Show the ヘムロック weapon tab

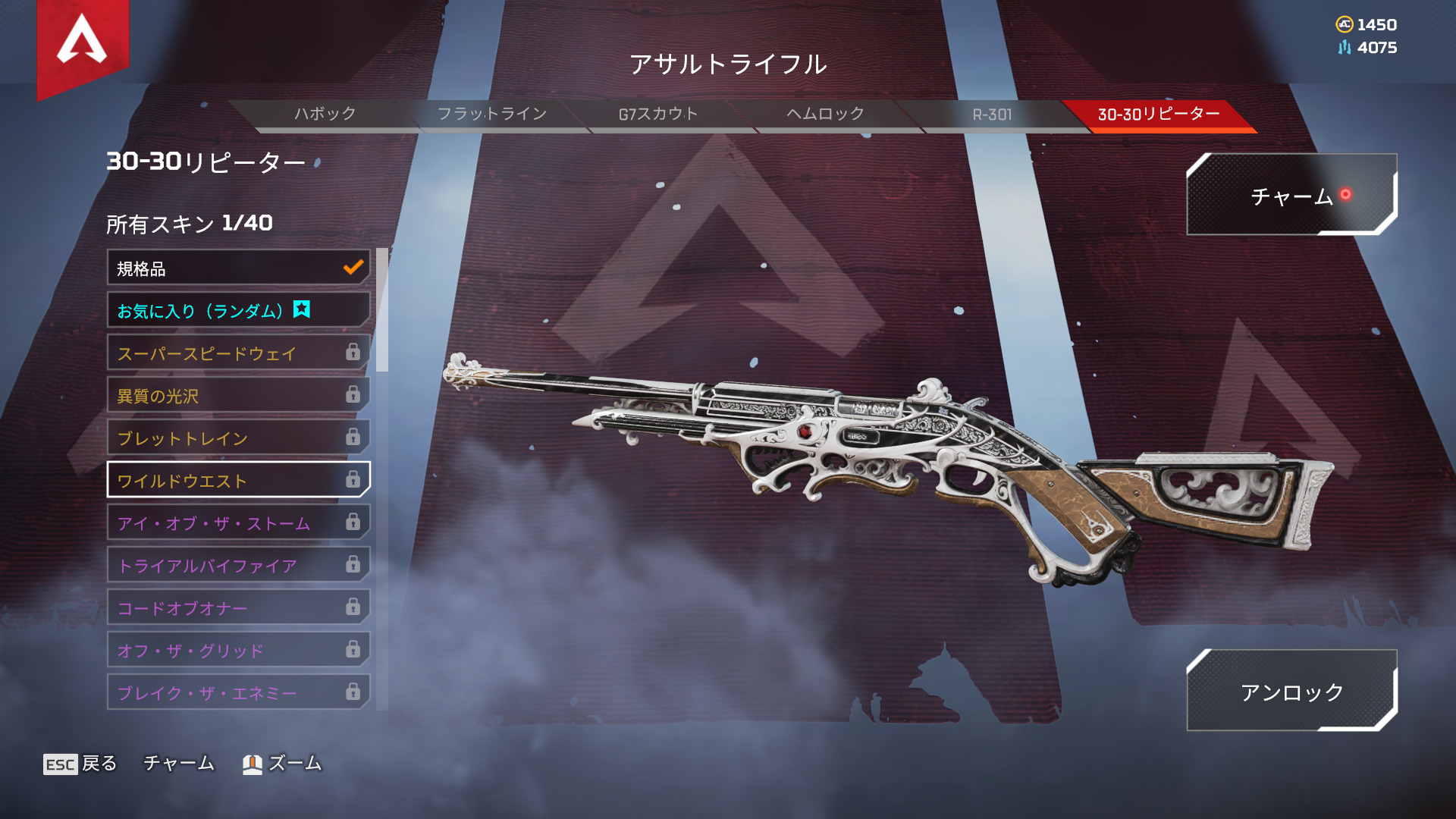pos(825,115)
